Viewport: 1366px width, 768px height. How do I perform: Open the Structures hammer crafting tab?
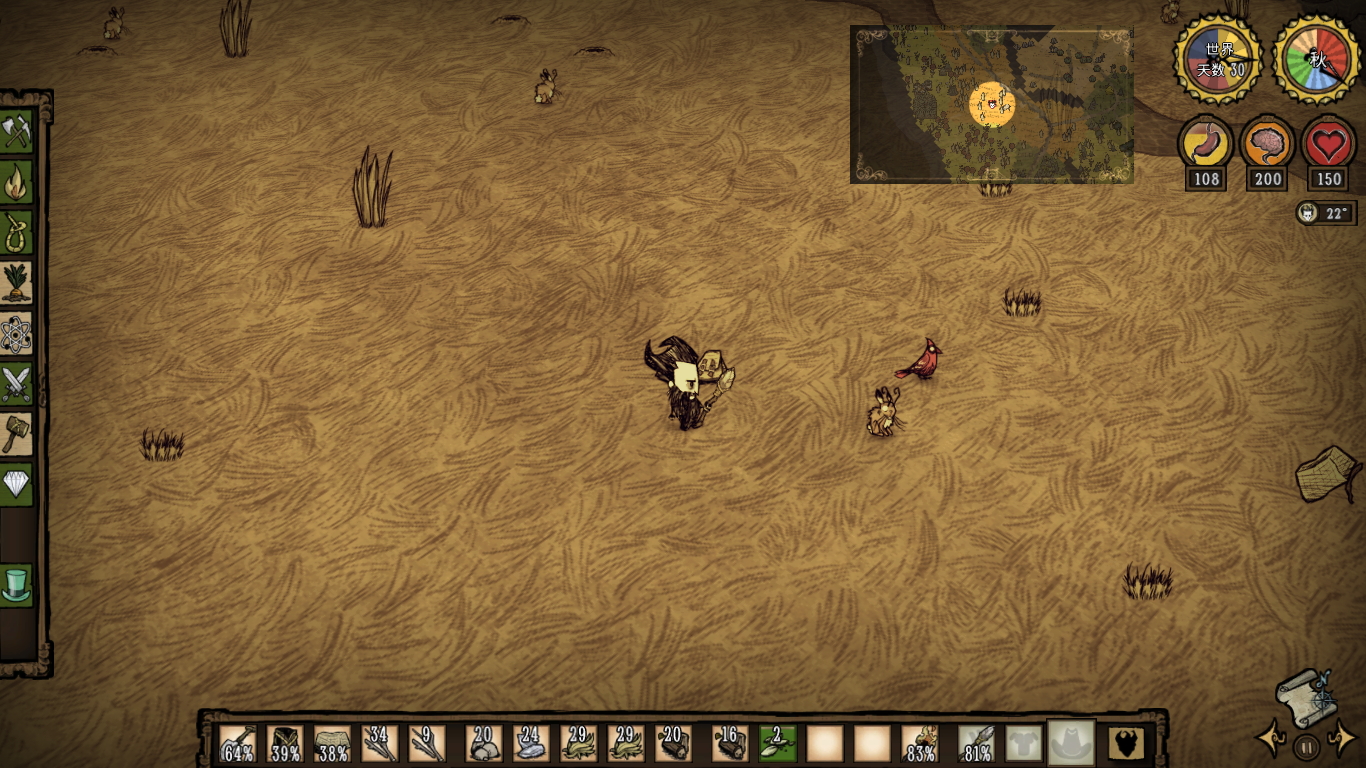click(x=17, y=434)
